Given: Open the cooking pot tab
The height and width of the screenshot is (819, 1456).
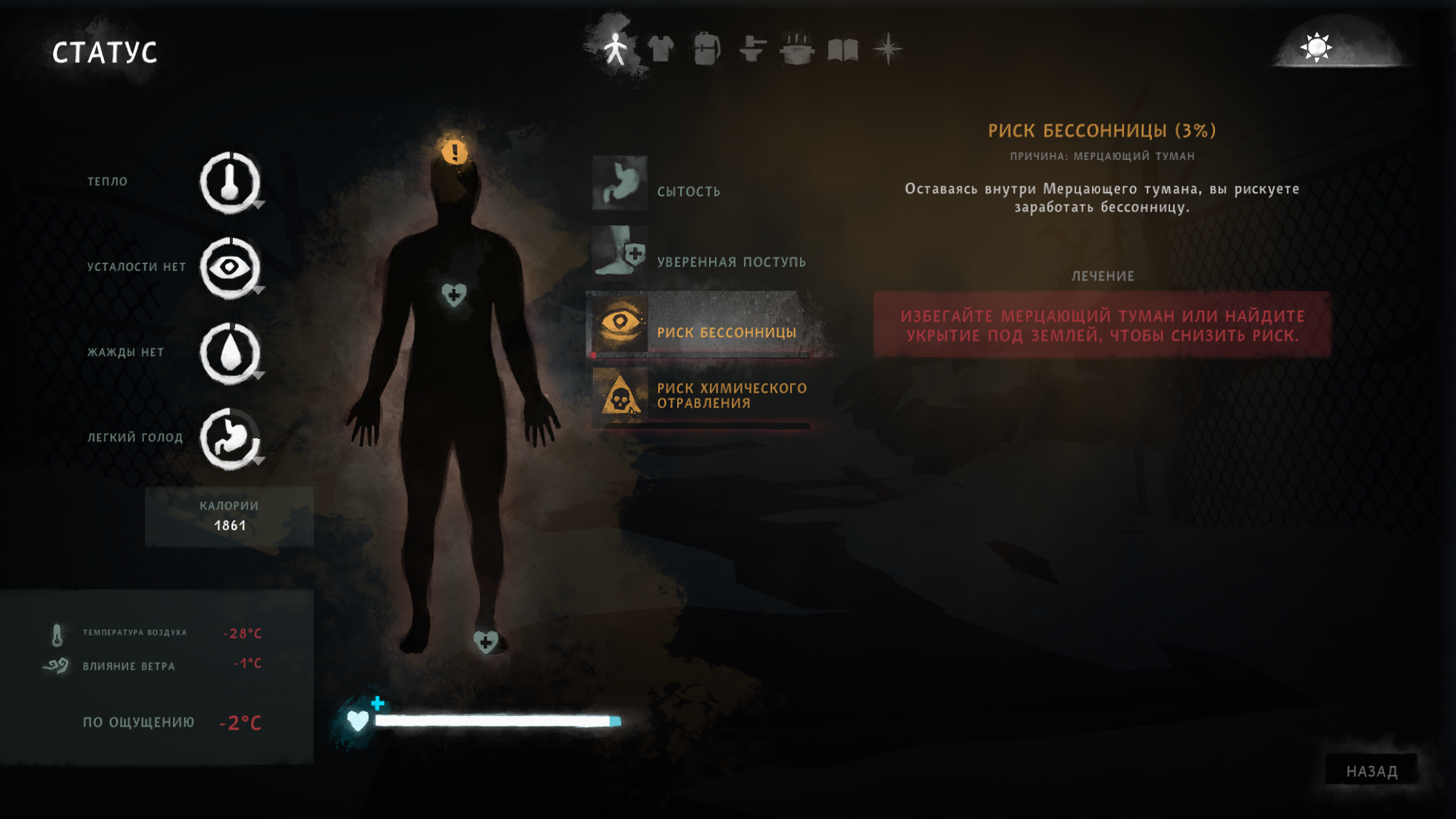Looking at the screenshot, I should click(x=797, y=49).
